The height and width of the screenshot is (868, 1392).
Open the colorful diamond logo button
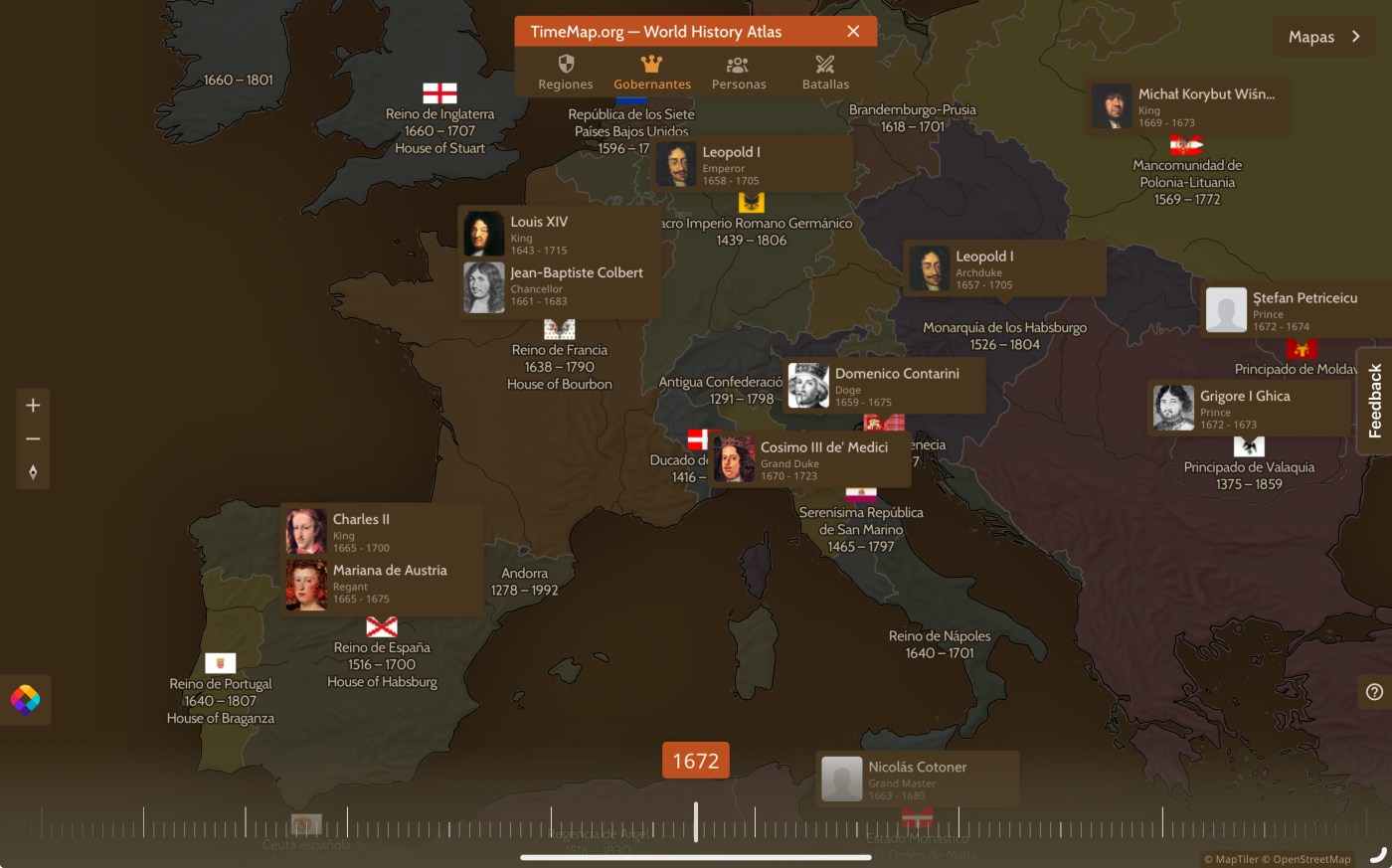click(x=25, y=700)
